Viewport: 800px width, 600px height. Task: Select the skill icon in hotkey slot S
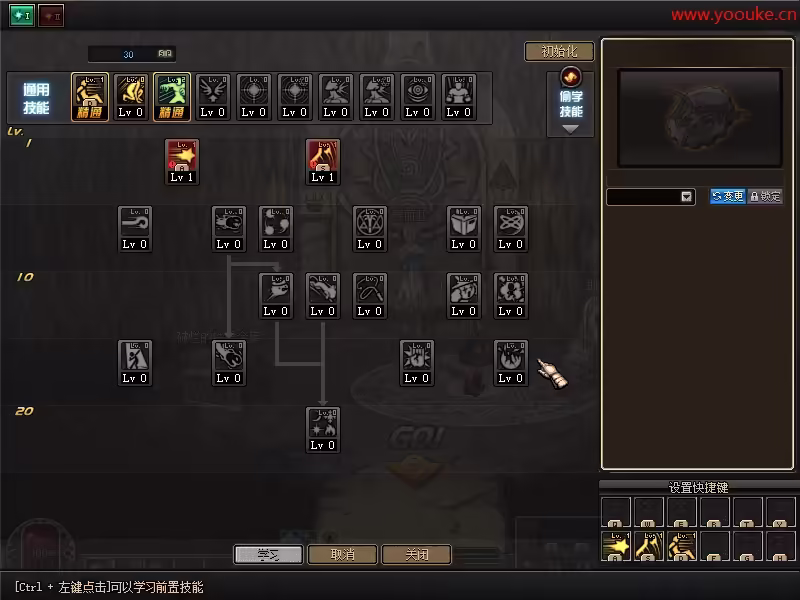pos(649,546)
